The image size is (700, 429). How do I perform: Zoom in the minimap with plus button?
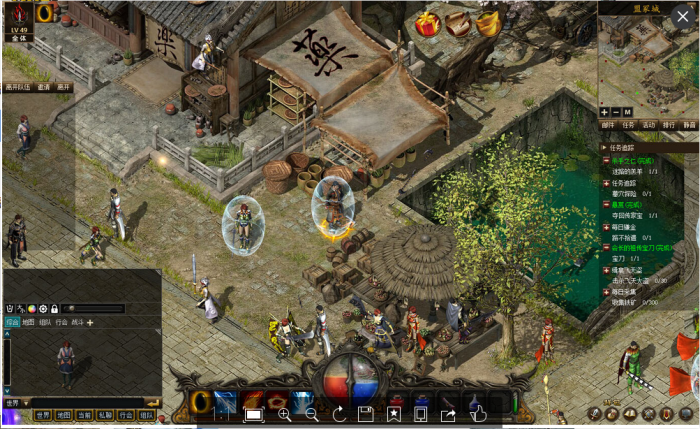point(604,111)
